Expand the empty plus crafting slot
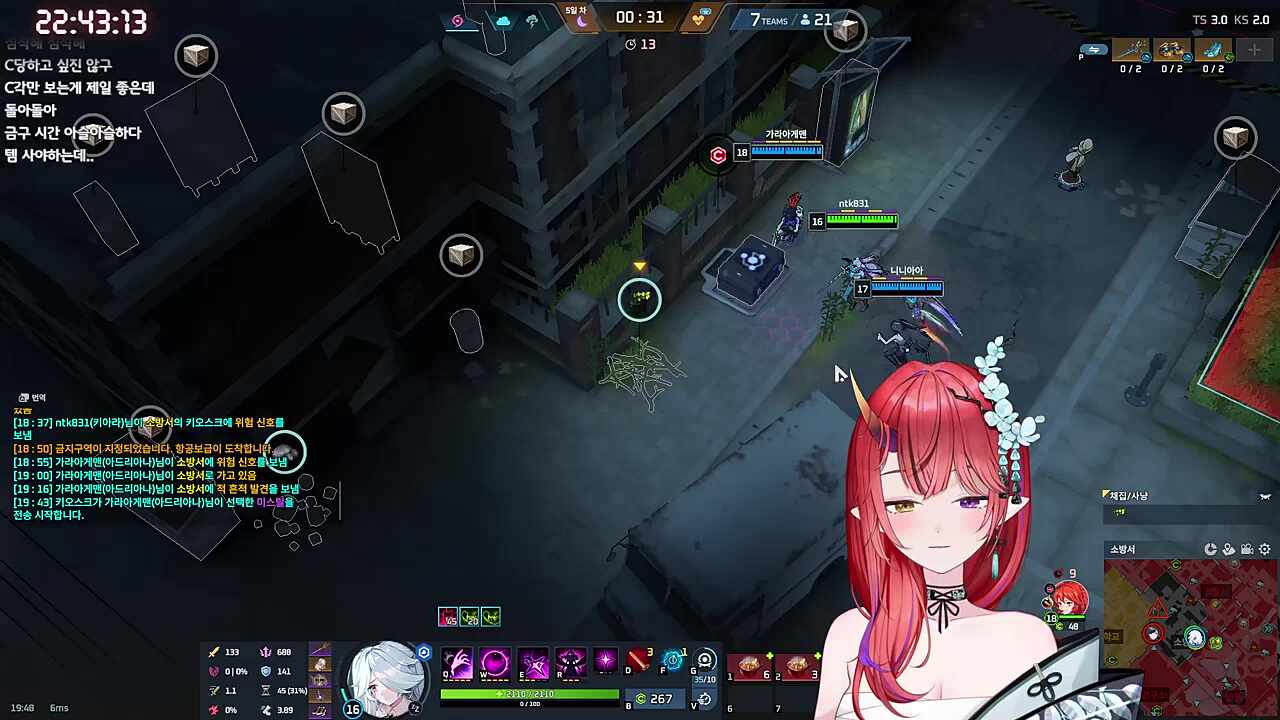 click(x=1253, y=50)
